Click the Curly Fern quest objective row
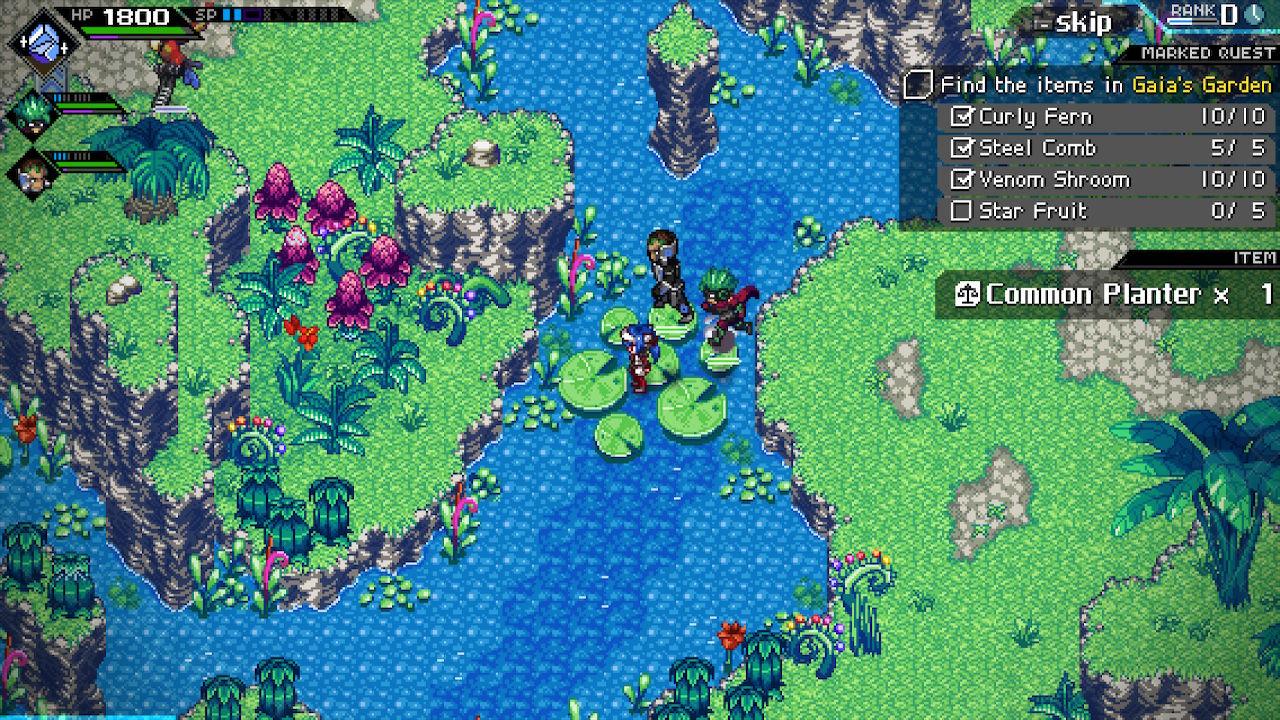The height and width of the screenshot is (720, 1280). coord(1108,117)
